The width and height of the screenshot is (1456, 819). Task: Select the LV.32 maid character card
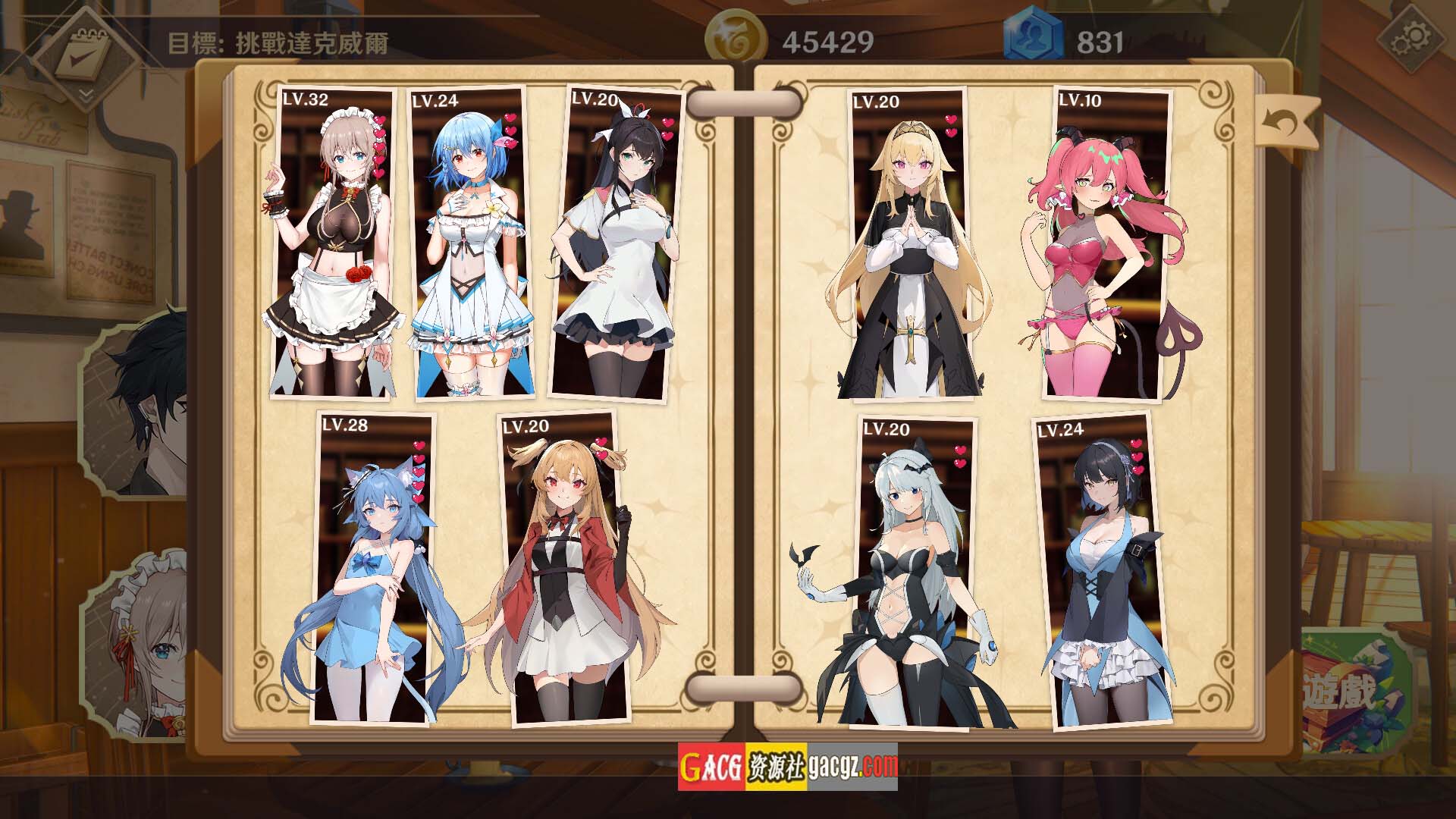(x=332, y=243)
